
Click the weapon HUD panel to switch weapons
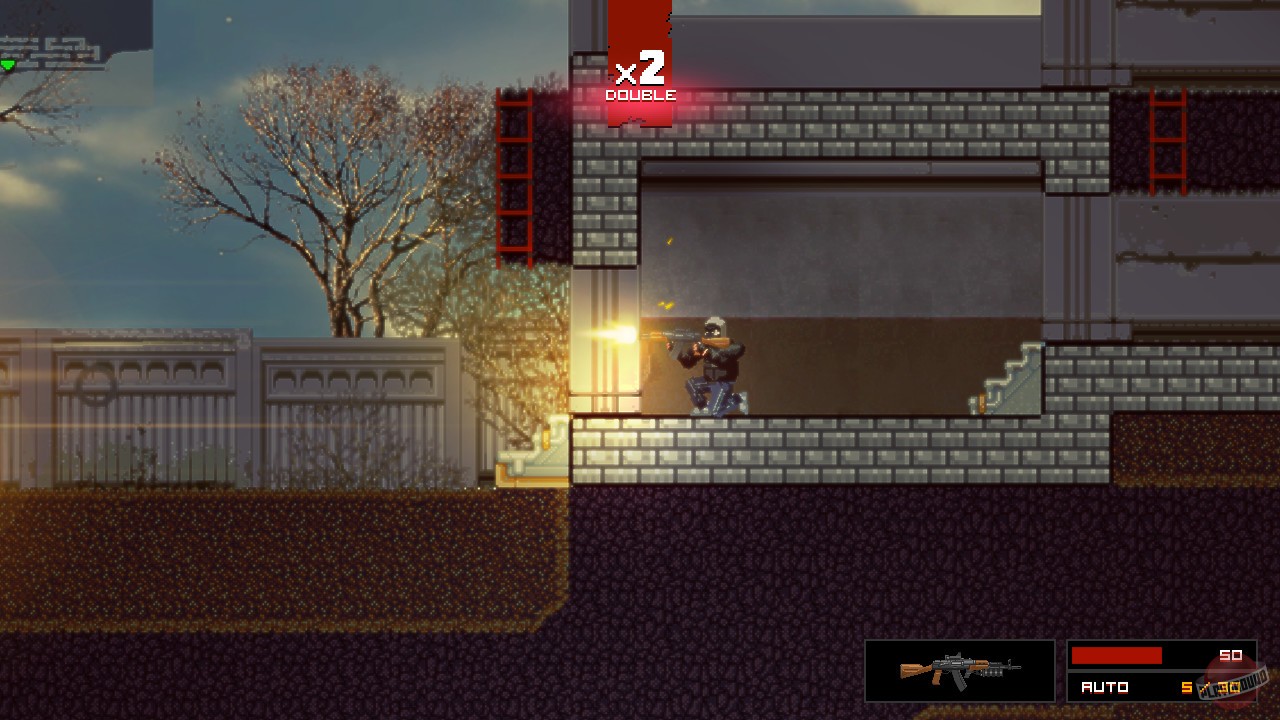(958, 670)
